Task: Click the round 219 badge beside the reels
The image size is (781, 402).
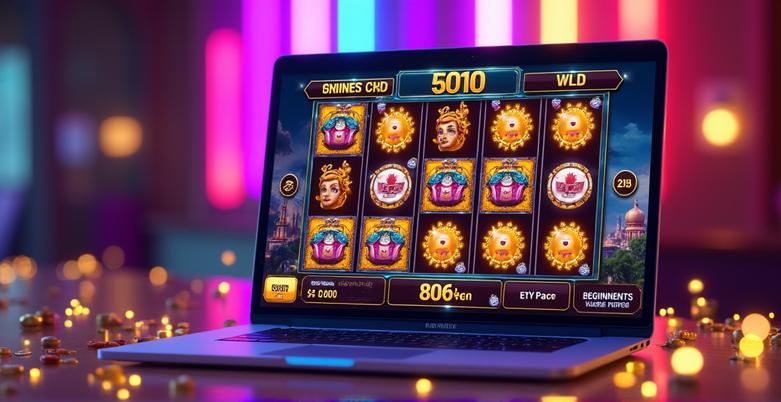Action: [624, 184]
